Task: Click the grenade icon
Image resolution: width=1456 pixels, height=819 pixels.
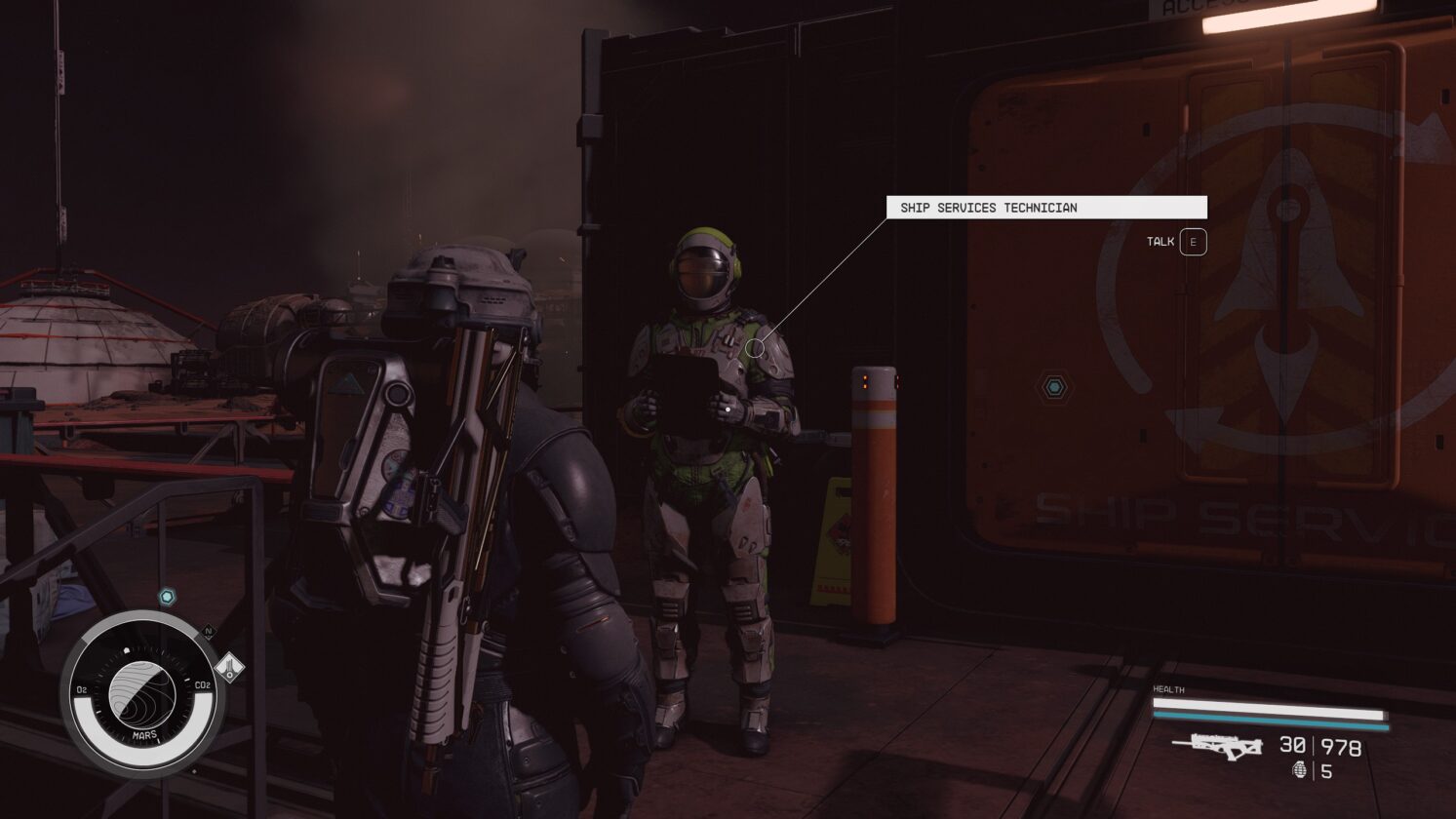Action: 1299,770
